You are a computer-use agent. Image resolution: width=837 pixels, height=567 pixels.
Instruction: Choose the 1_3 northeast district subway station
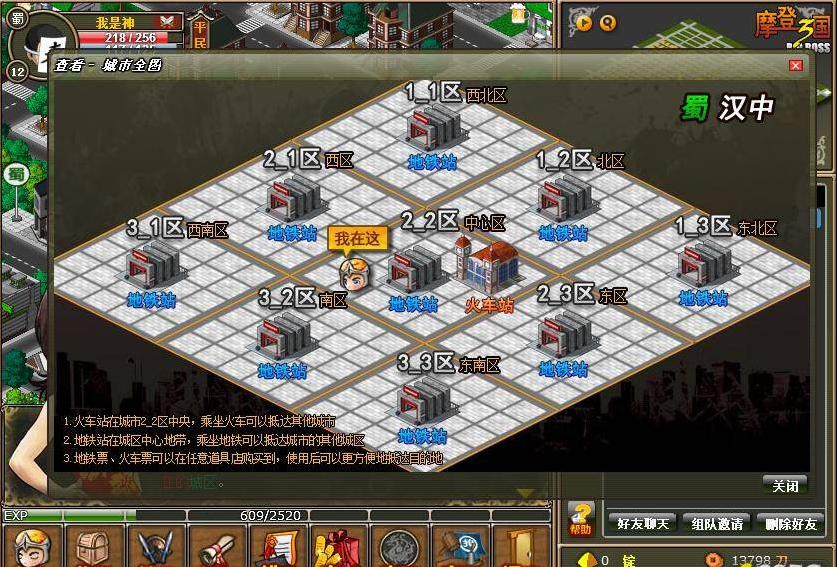pos(703,265)
